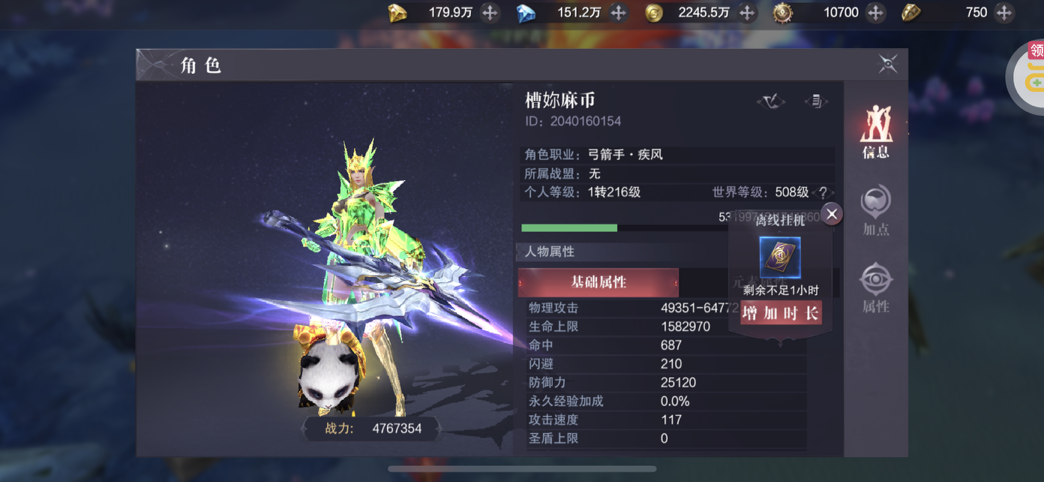The image size is (1044, 482).
Task: Open the 加点 tab
Action: click(876, 210)
